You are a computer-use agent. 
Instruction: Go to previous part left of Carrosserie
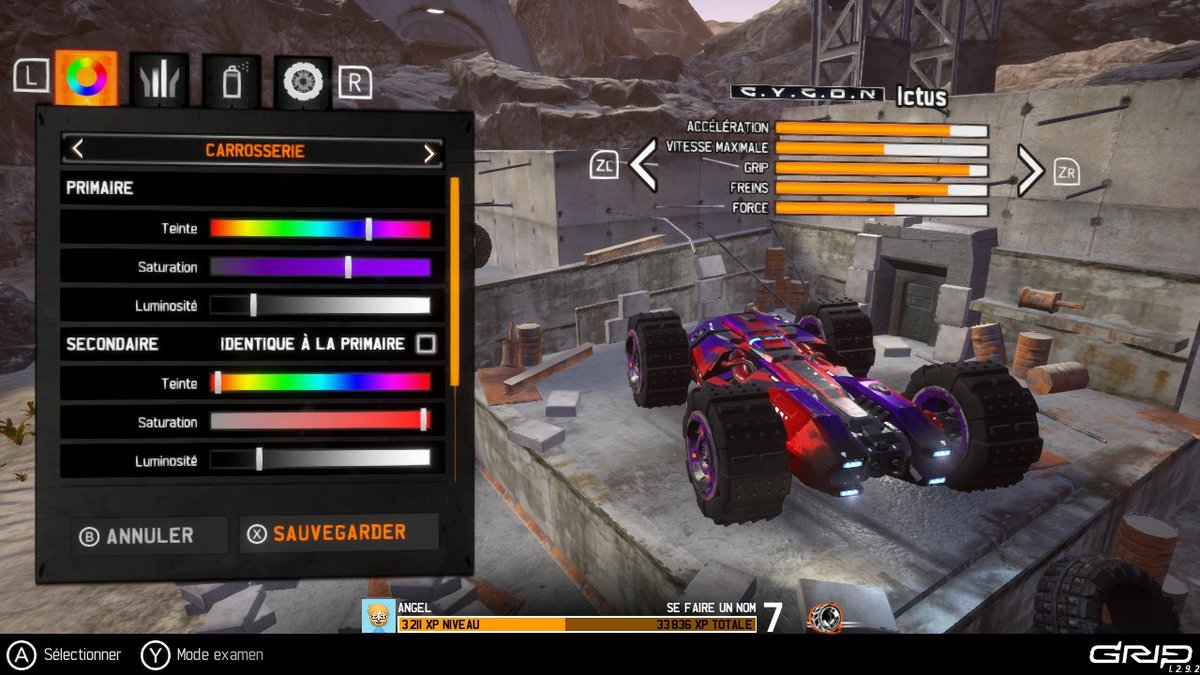pos(78,151)
